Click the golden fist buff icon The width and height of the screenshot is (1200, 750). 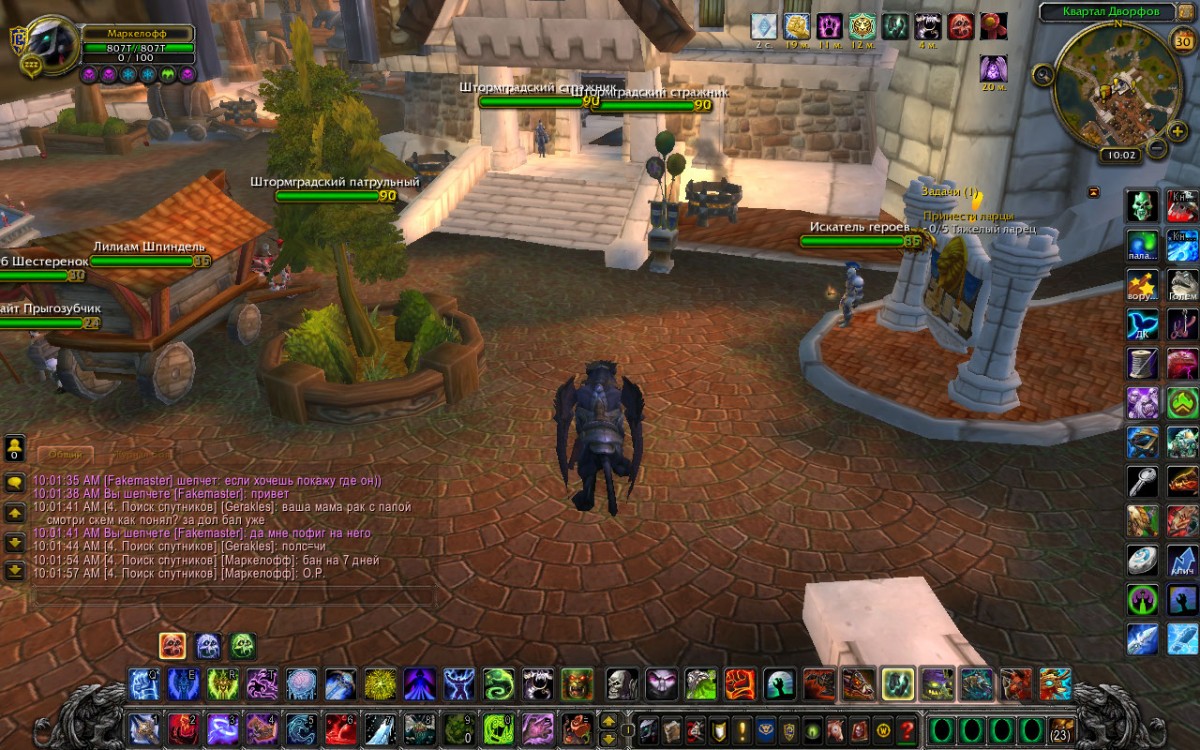[796, 26]
